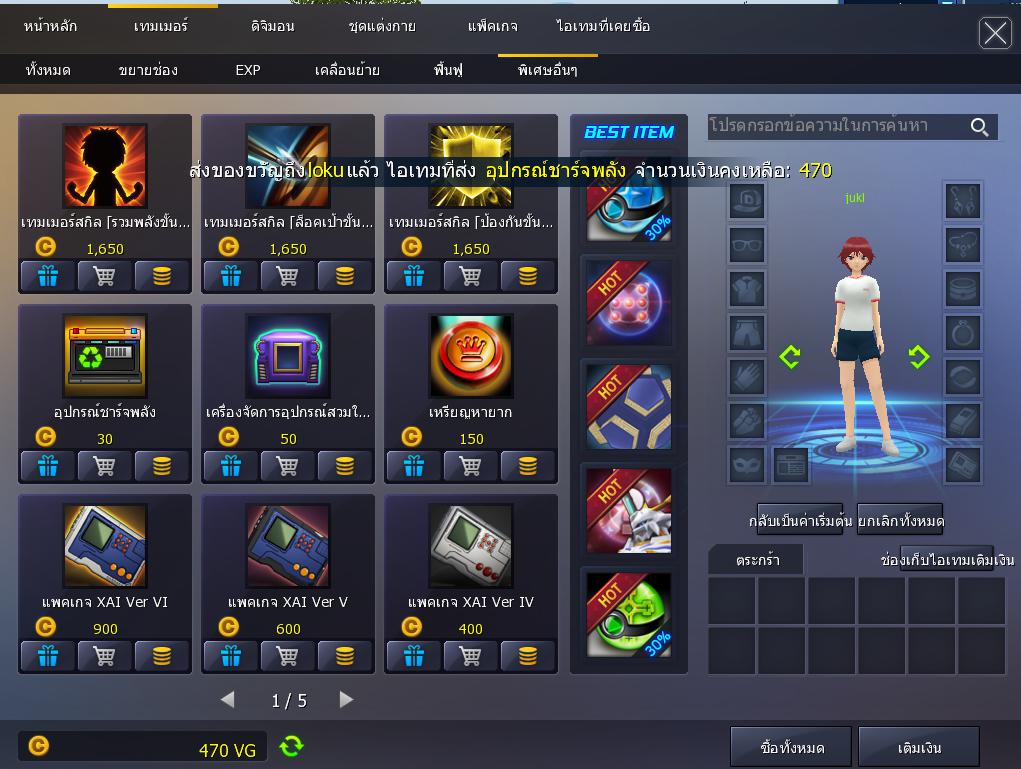Select the ทั้งหมด sub-category
Image resolution: width=1021 pixels, height=769 pixels.
coord(48,70)
